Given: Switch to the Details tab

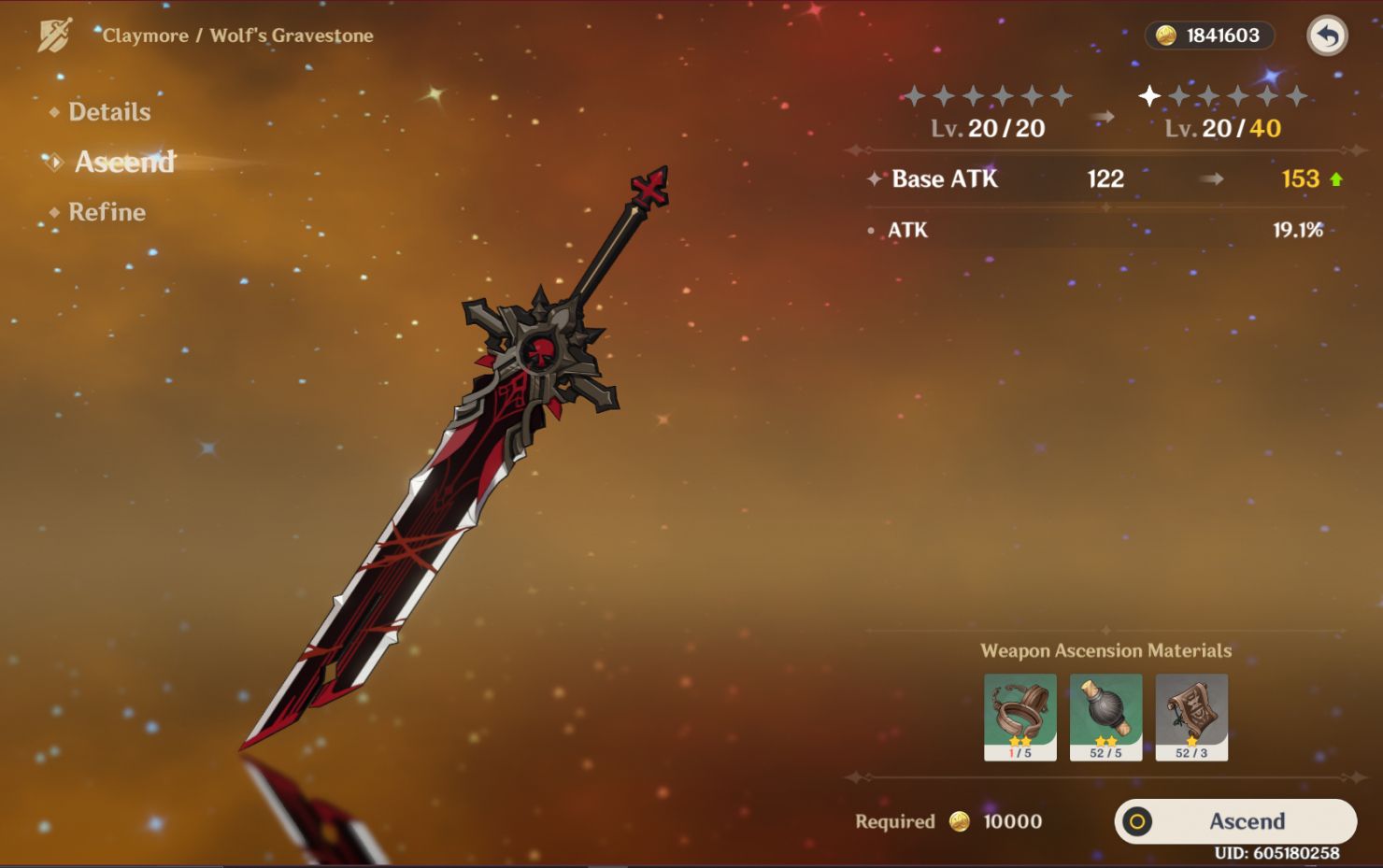Looking at the screenshot, I should [108, 112].
